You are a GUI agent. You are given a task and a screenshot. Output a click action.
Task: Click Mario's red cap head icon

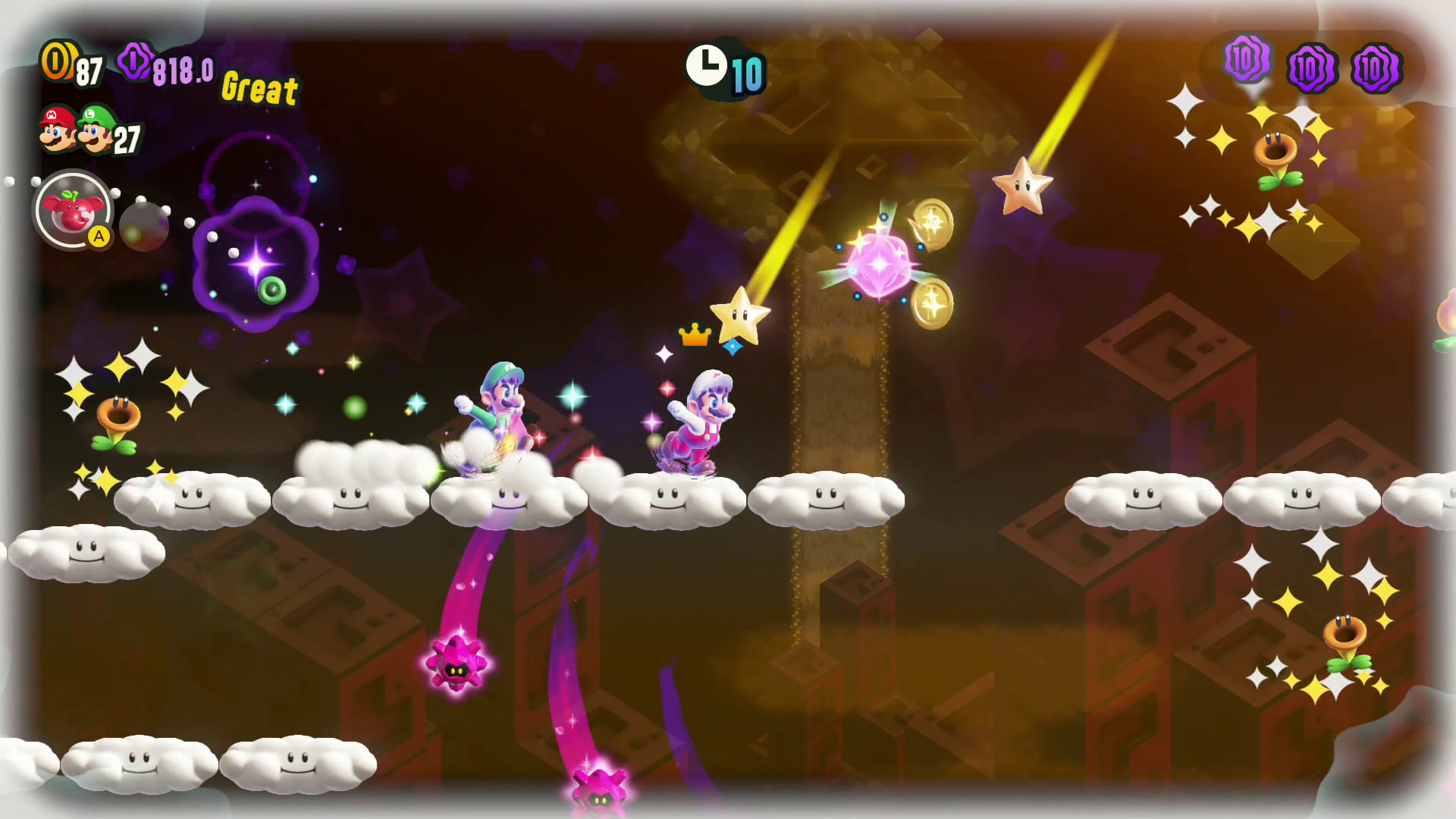[57, 129]
